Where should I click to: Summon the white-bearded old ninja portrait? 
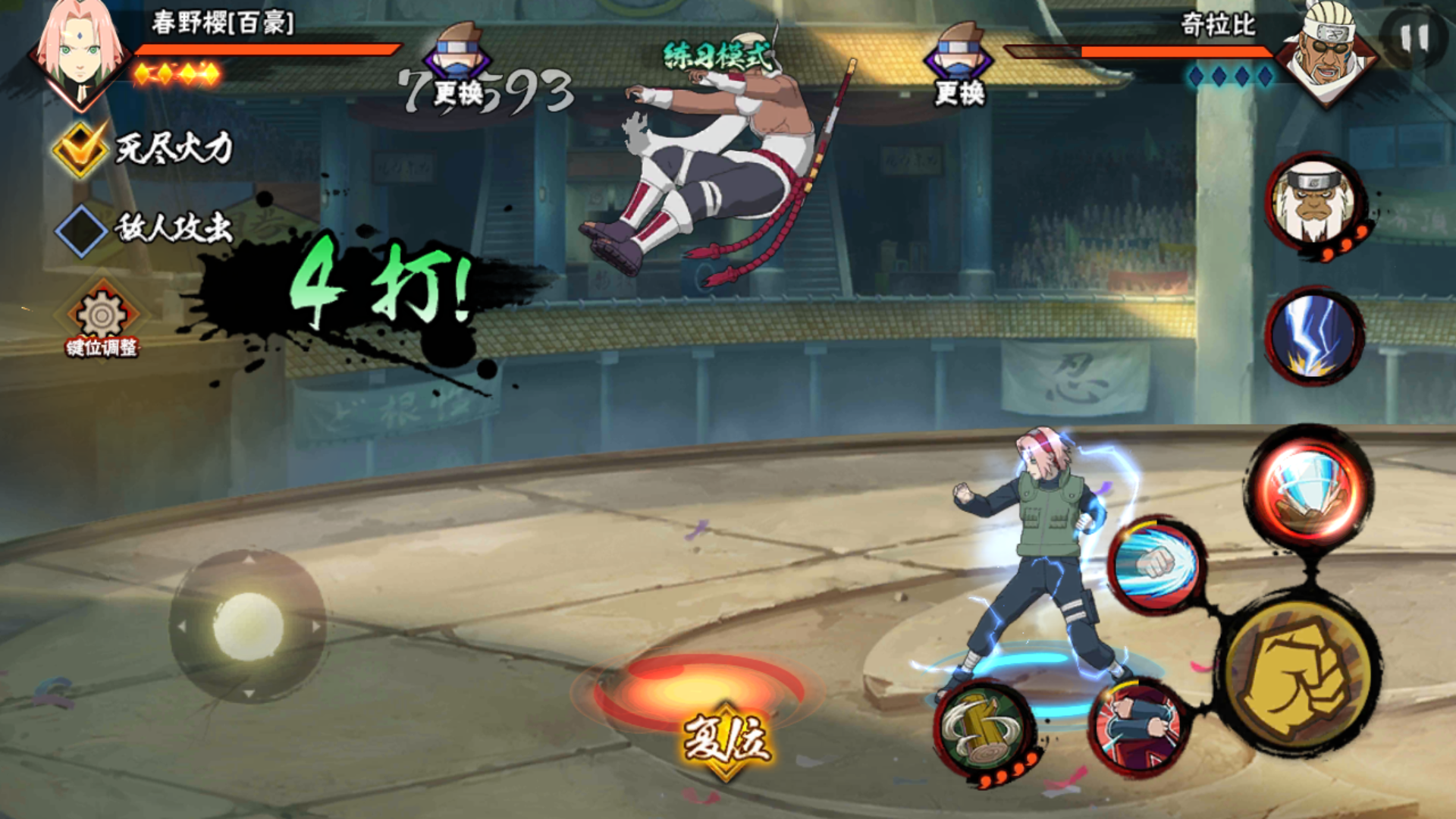(1313, 203)
